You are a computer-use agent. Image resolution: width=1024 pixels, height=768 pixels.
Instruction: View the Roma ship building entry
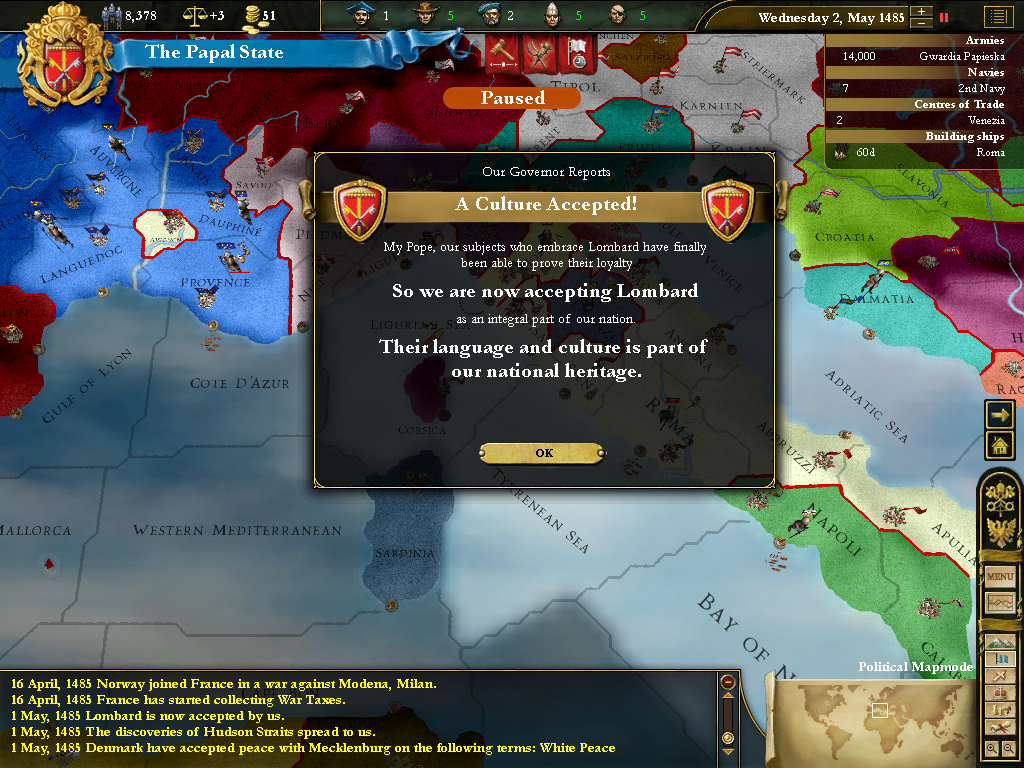click(x=925, y=152)
